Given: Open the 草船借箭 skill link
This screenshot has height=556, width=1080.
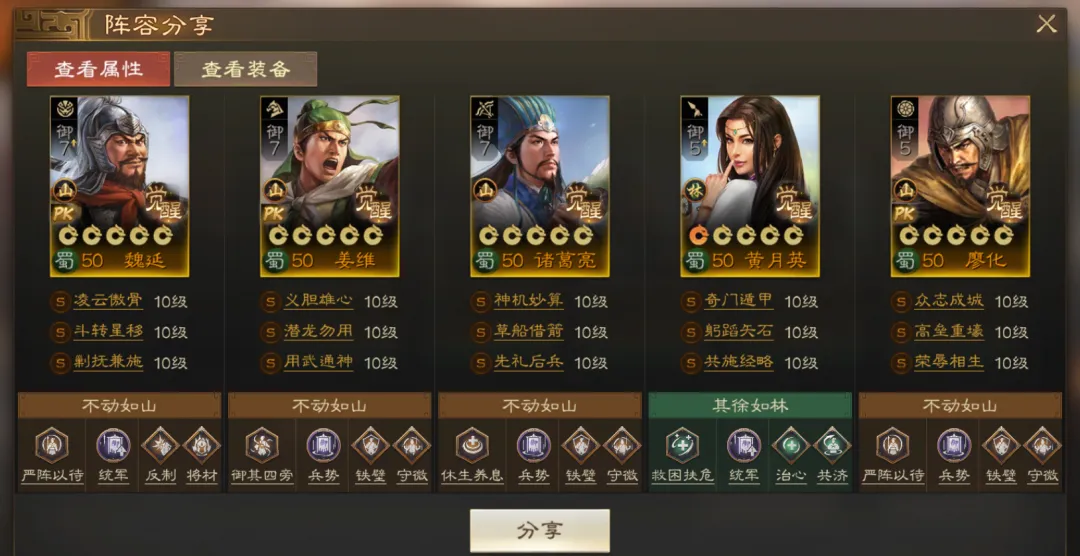Looking at the screenshot, I should click(528, 332).
